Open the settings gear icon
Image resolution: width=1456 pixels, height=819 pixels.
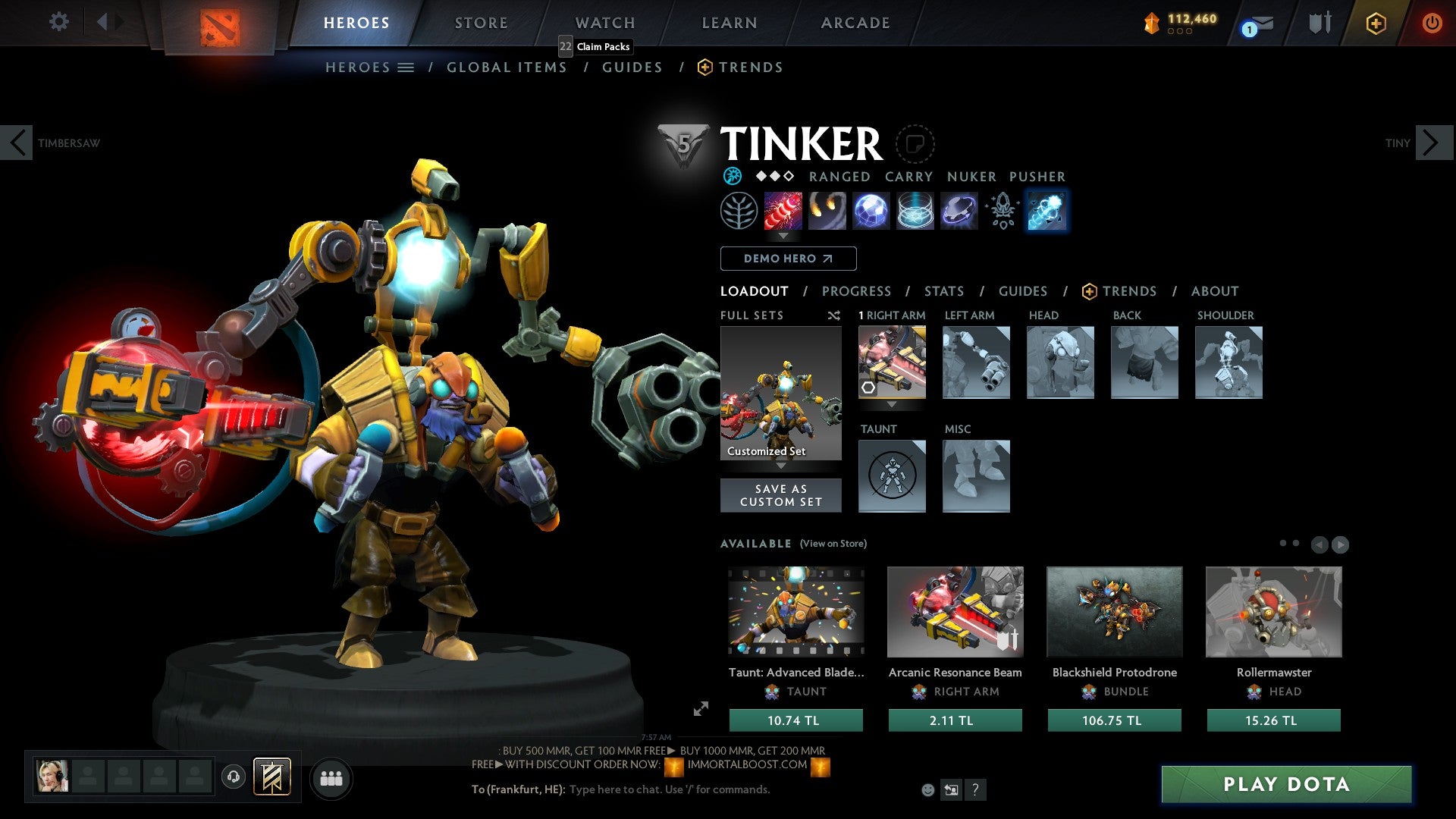pyautogui.click(x=58, y=22)
